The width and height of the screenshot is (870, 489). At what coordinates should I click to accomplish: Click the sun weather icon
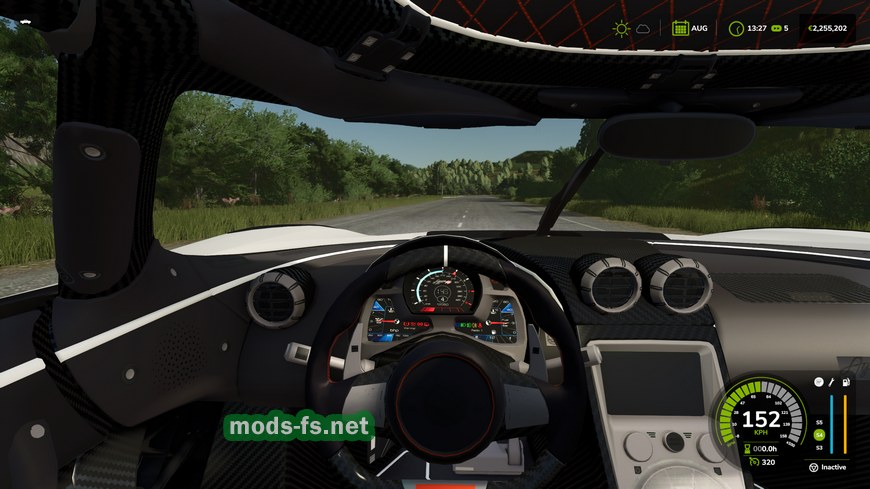623,29
